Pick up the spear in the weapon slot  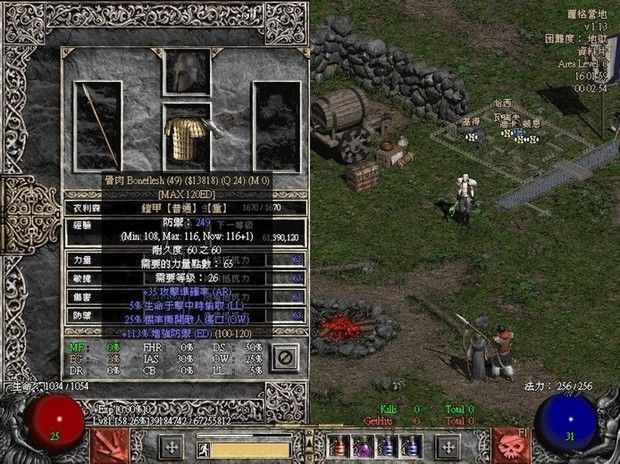(x=99, y=125)
